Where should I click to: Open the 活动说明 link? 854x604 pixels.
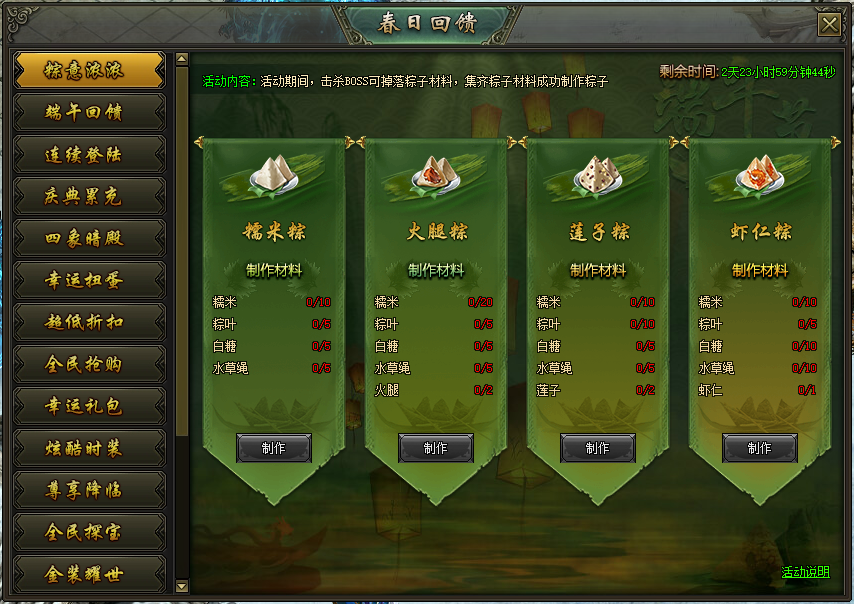(x=805, y=572)
